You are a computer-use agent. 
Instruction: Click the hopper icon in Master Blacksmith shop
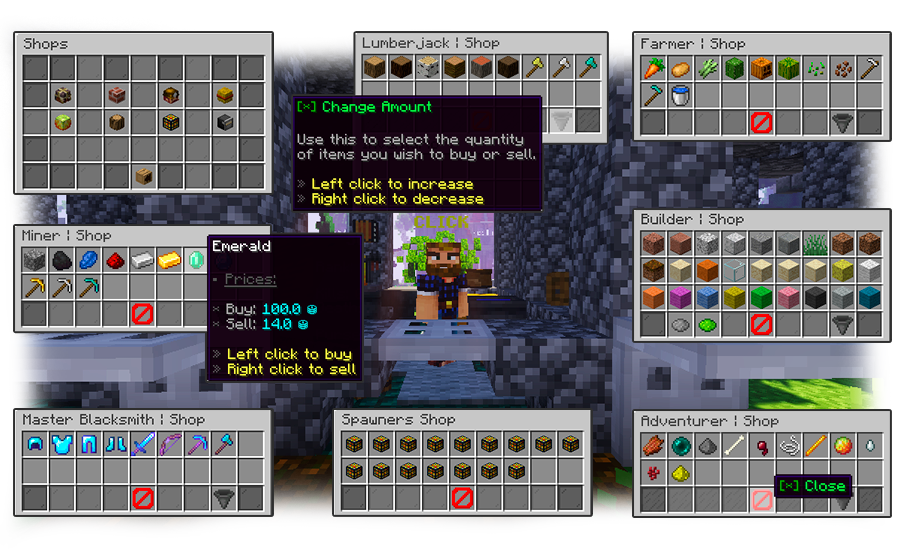click(223, 498)
